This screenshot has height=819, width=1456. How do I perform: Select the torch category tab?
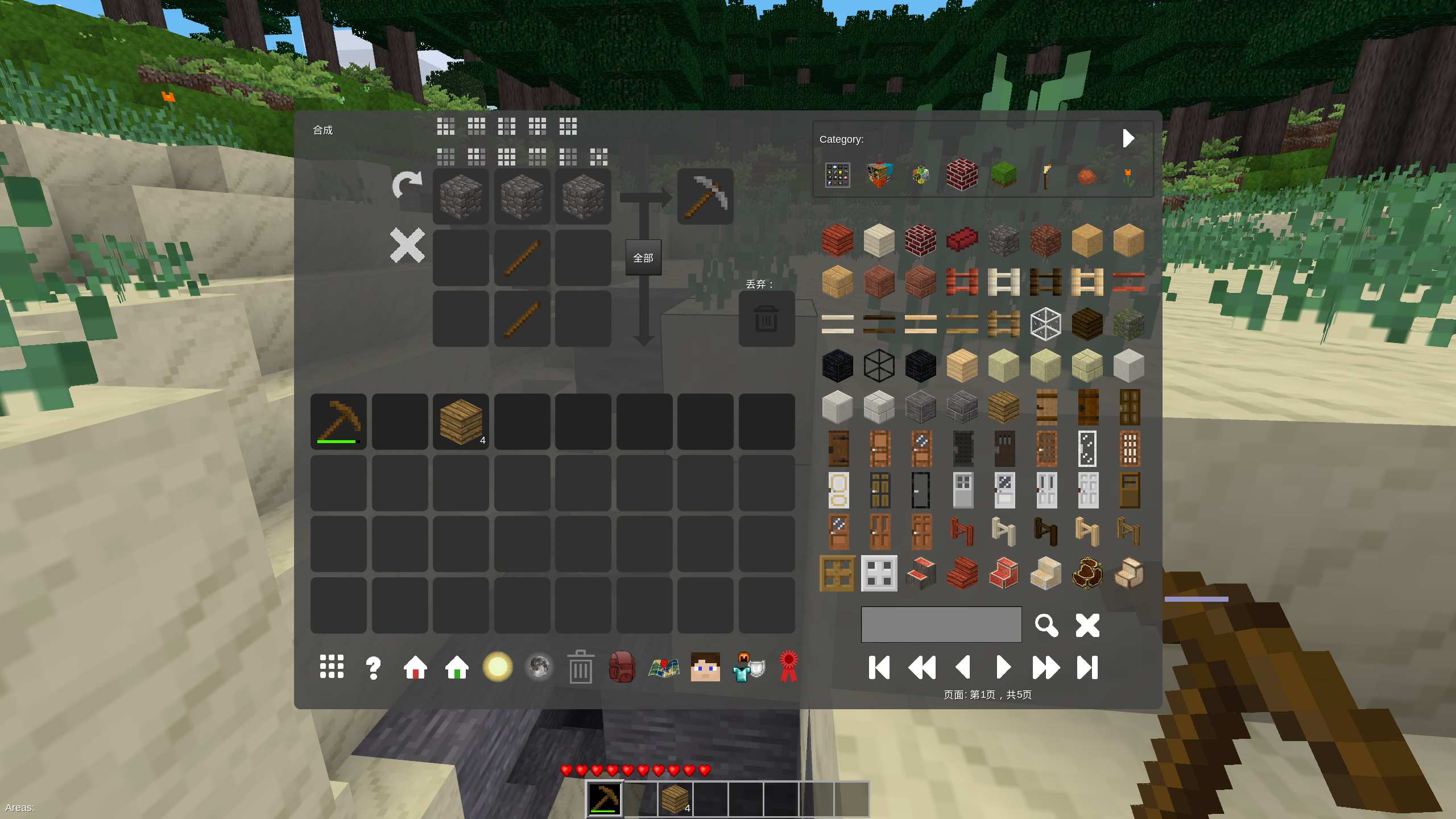pyautogui.click(x=1046, y=175)
